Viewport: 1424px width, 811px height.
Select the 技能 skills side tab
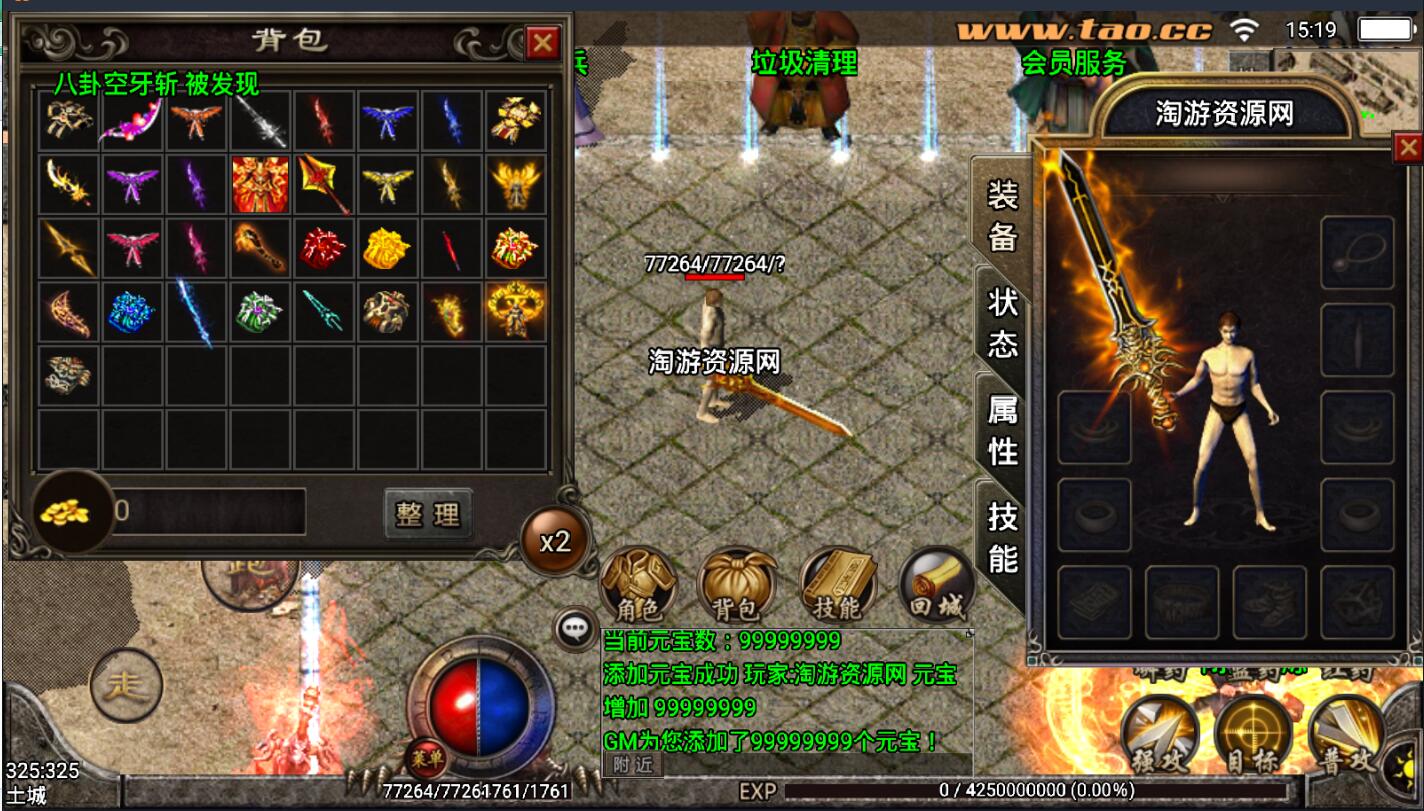click(1002, 537)
